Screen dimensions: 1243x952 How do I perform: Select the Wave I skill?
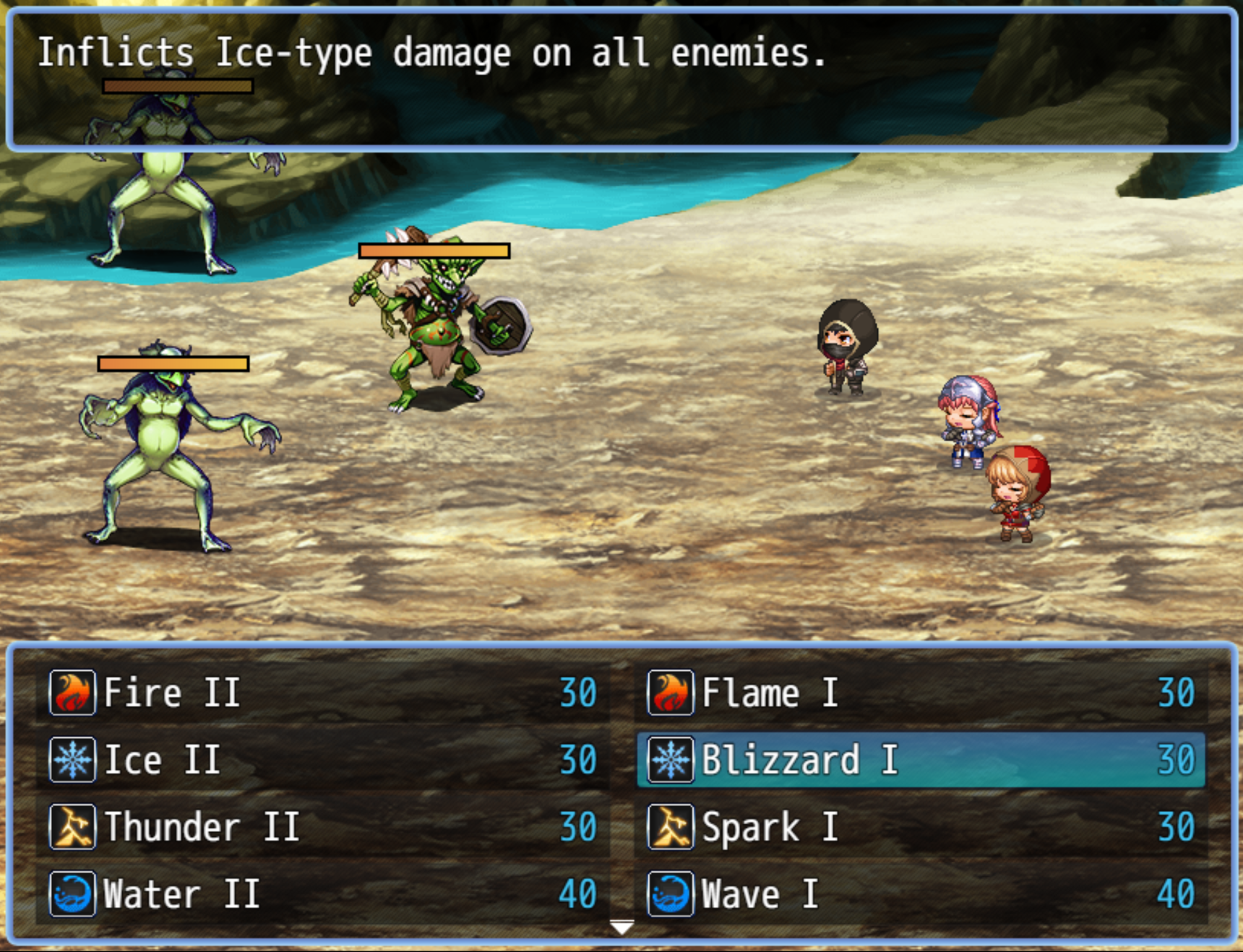tap(920, 894)
